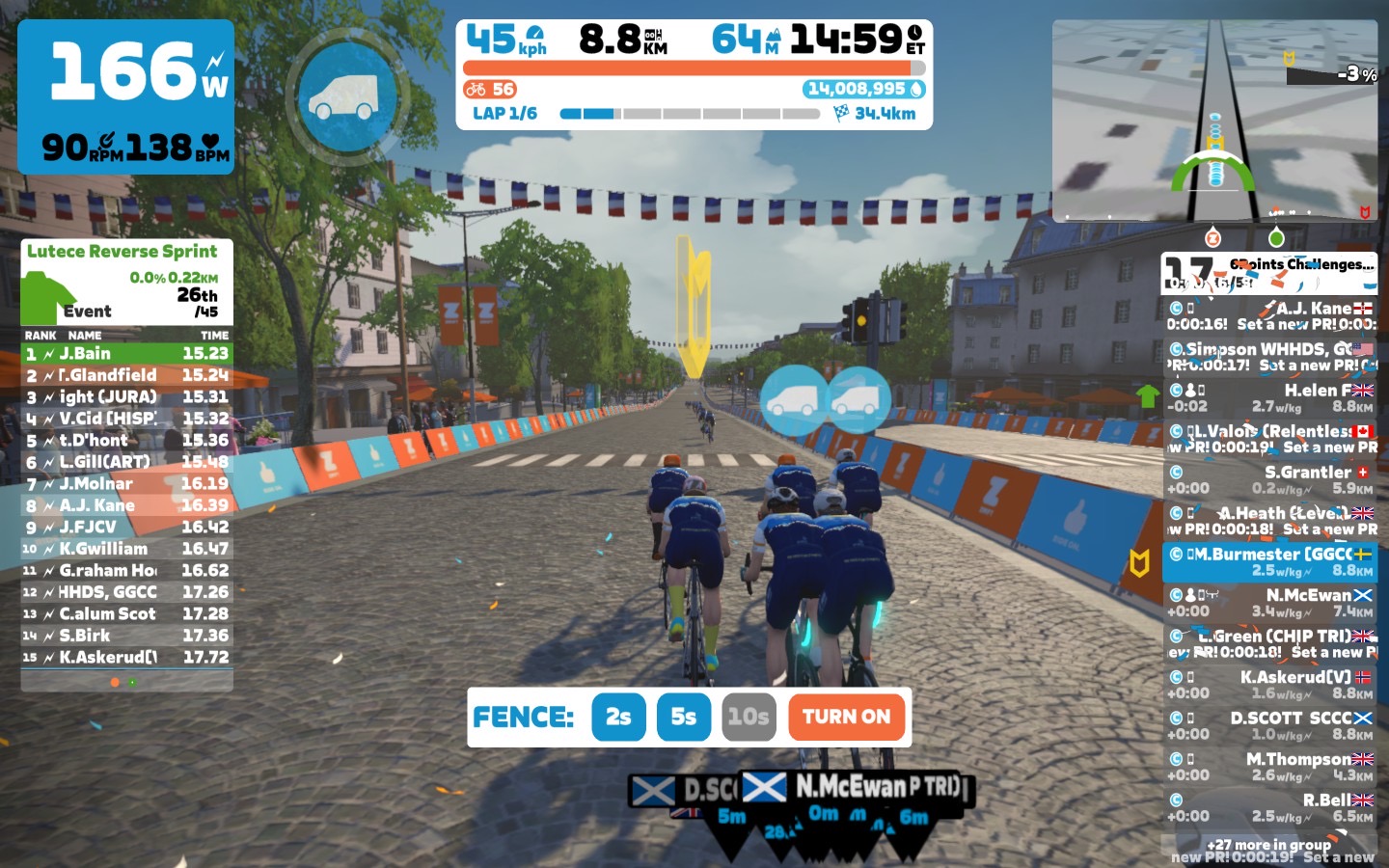This screenshot has width=1389, height=868.
Task: Open the Lutece Reverse Sprint panel header
Action: pos(123,252)
